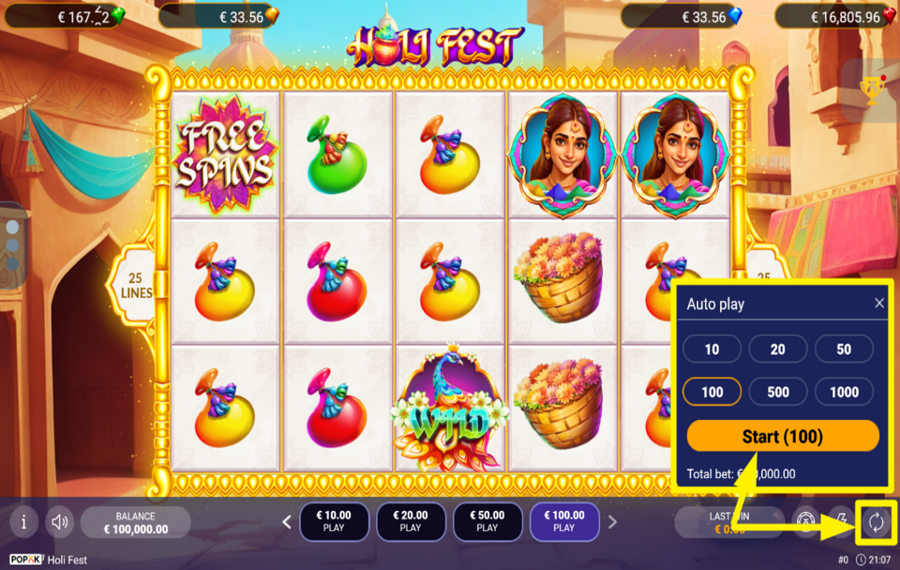This screenshot has width=900, height=570.
Task: Click the auto play circular arrows icon
Action: 876,521
